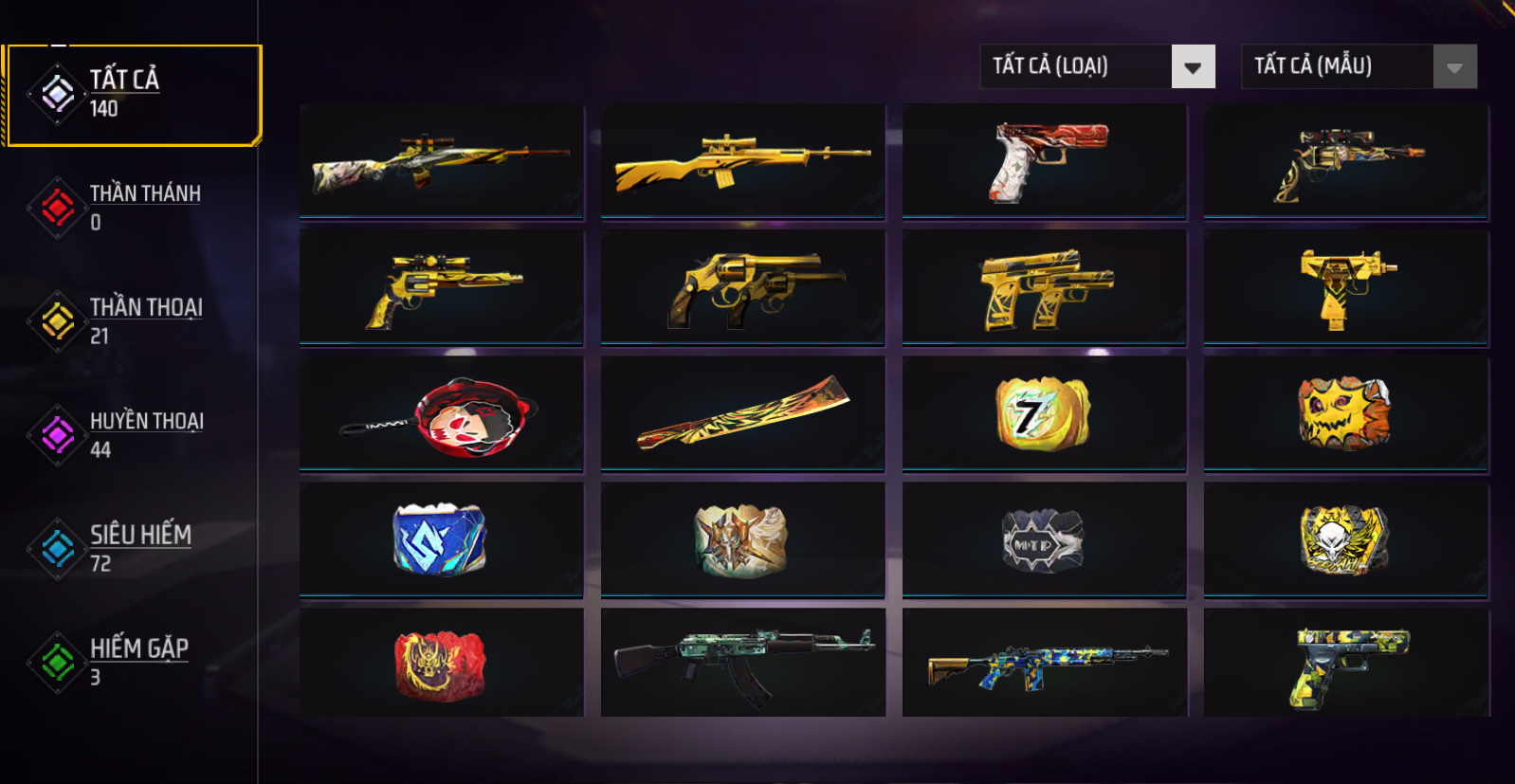Select the golden dual pistols skin
This screenshot has height=784, width=1515.
[x=1044, y=287]
